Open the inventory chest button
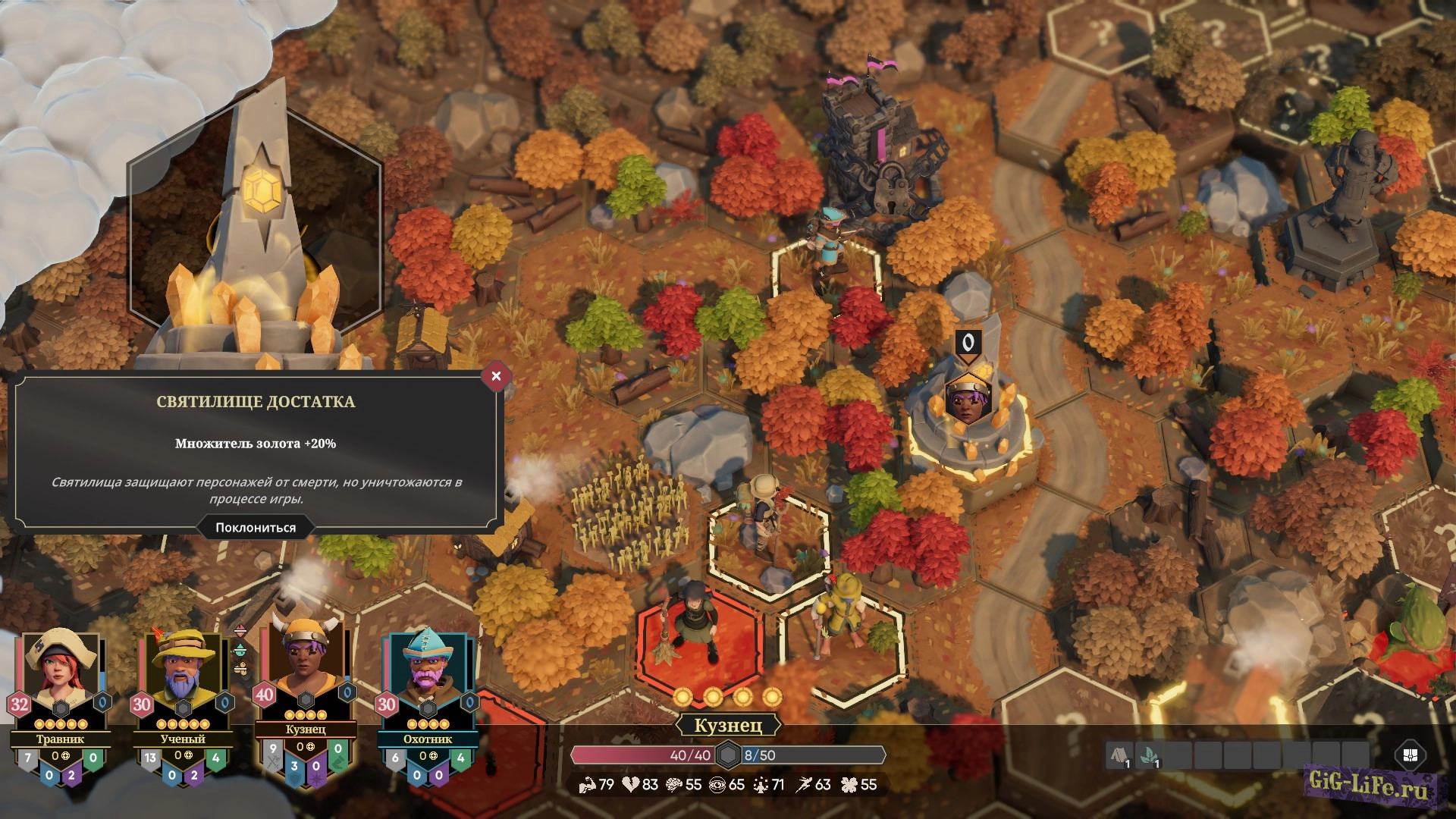1456x819 pixels. tap(1410, 755)
